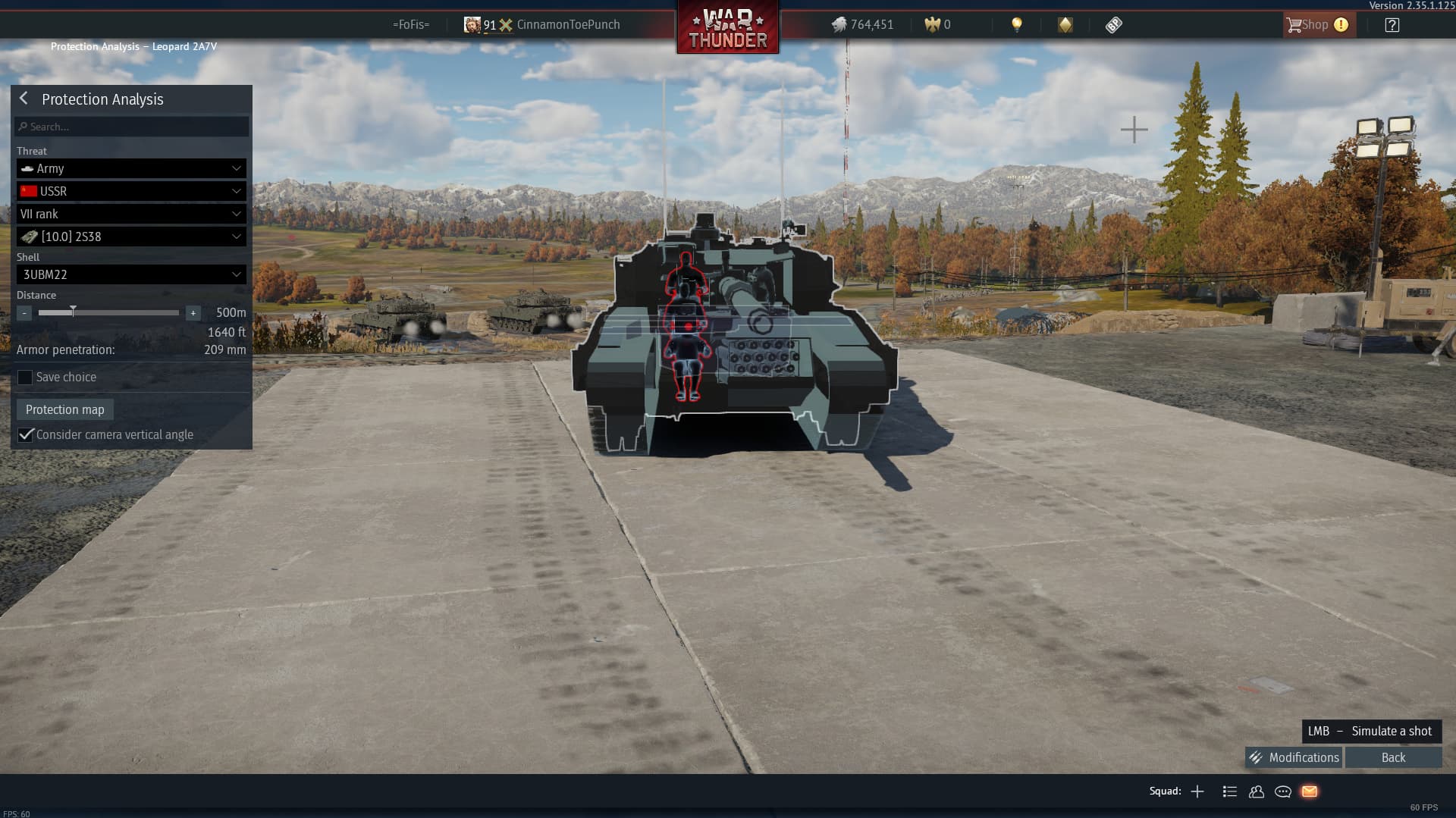
Task: Click the friends icon in bottom bar
Action: point(1256,791)
